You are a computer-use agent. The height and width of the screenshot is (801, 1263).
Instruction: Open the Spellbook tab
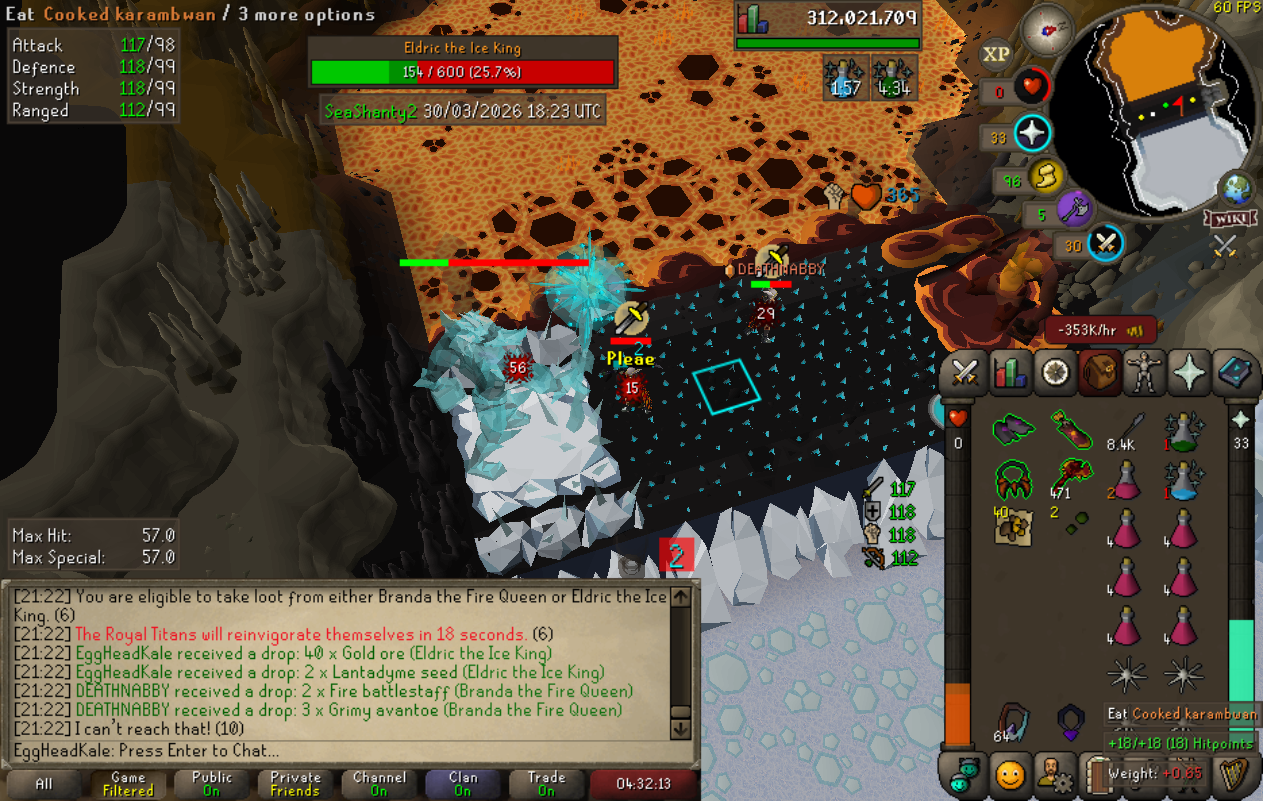click(1236, 373)
